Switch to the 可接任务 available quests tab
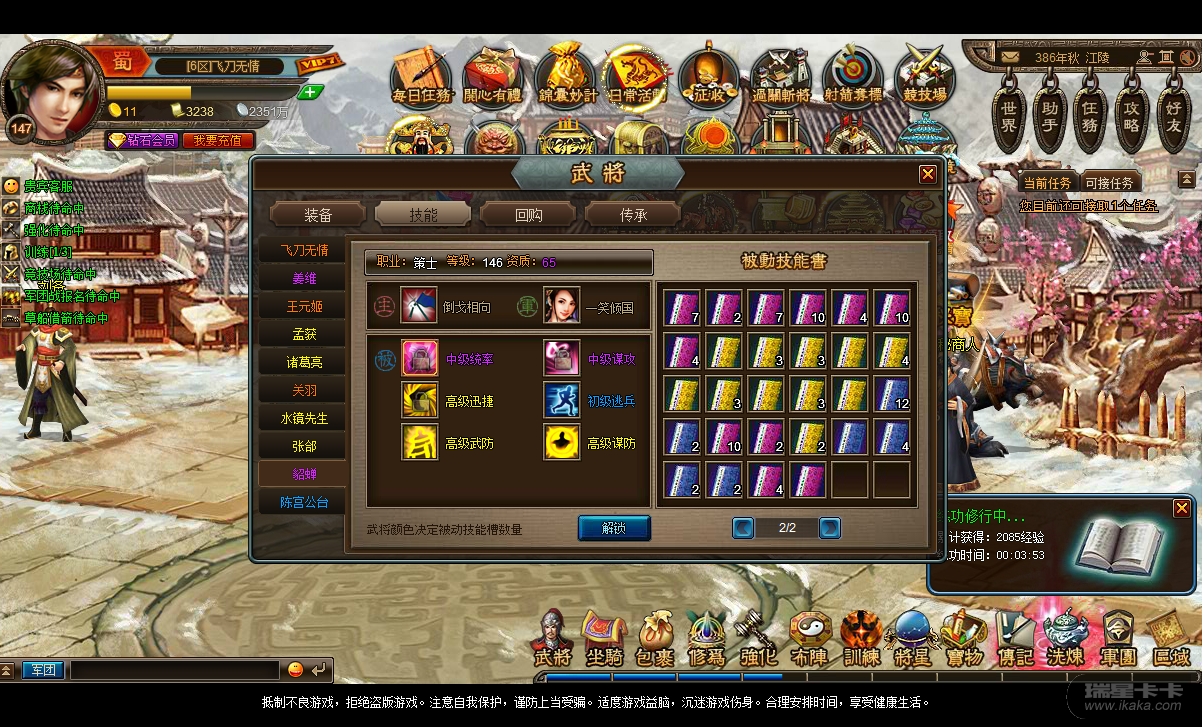The height and width of the screenshot is (727, 1204). [1109, 183]
